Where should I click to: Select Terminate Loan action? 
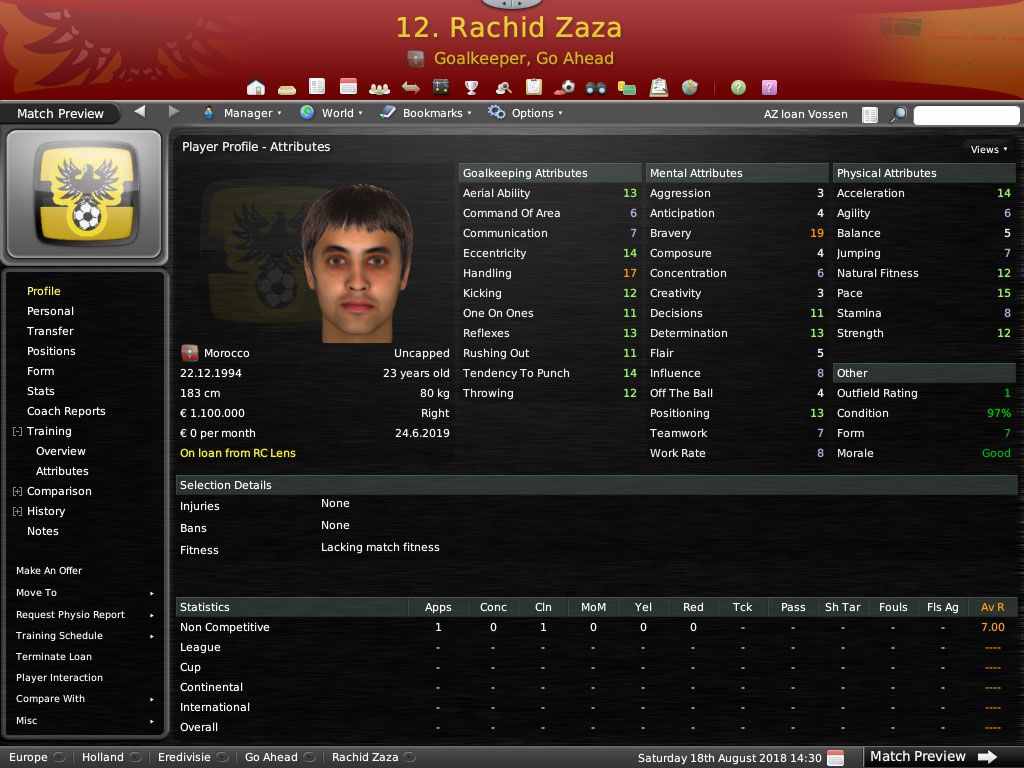tap(54, 657)
